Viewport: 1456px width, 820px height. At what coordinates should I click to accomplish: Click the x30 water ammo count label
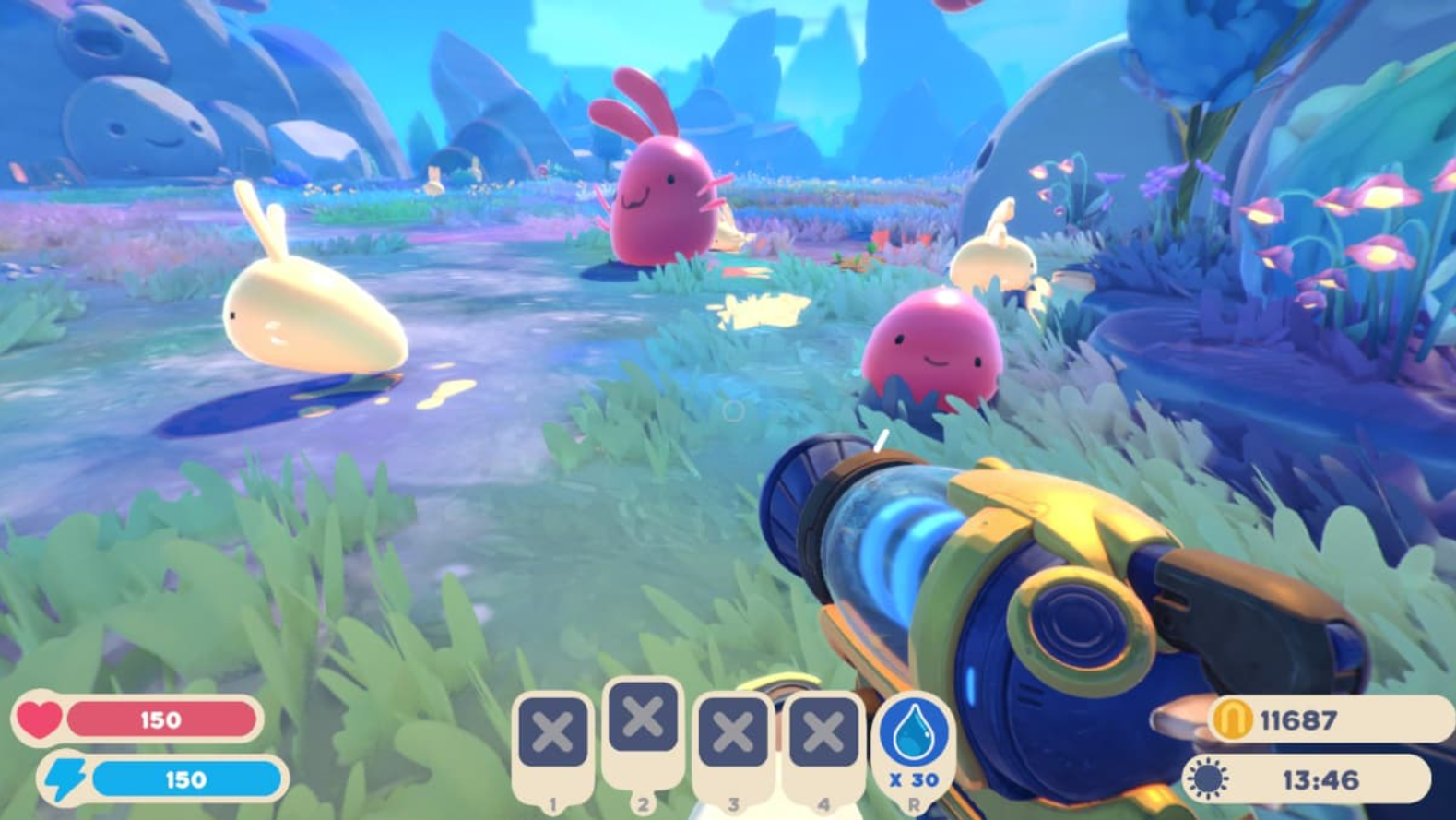(x=916, y=779)
